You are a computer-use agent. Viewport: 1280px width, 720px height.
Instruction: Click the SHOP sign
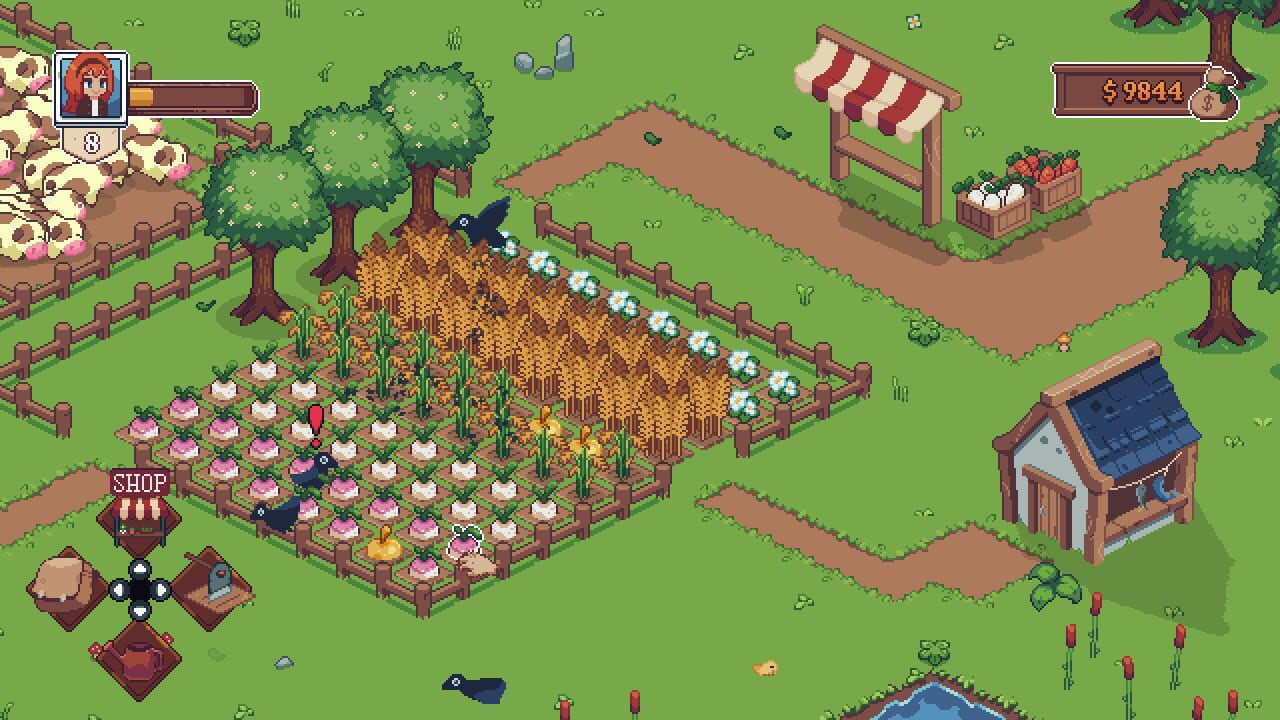coord(138,484)
